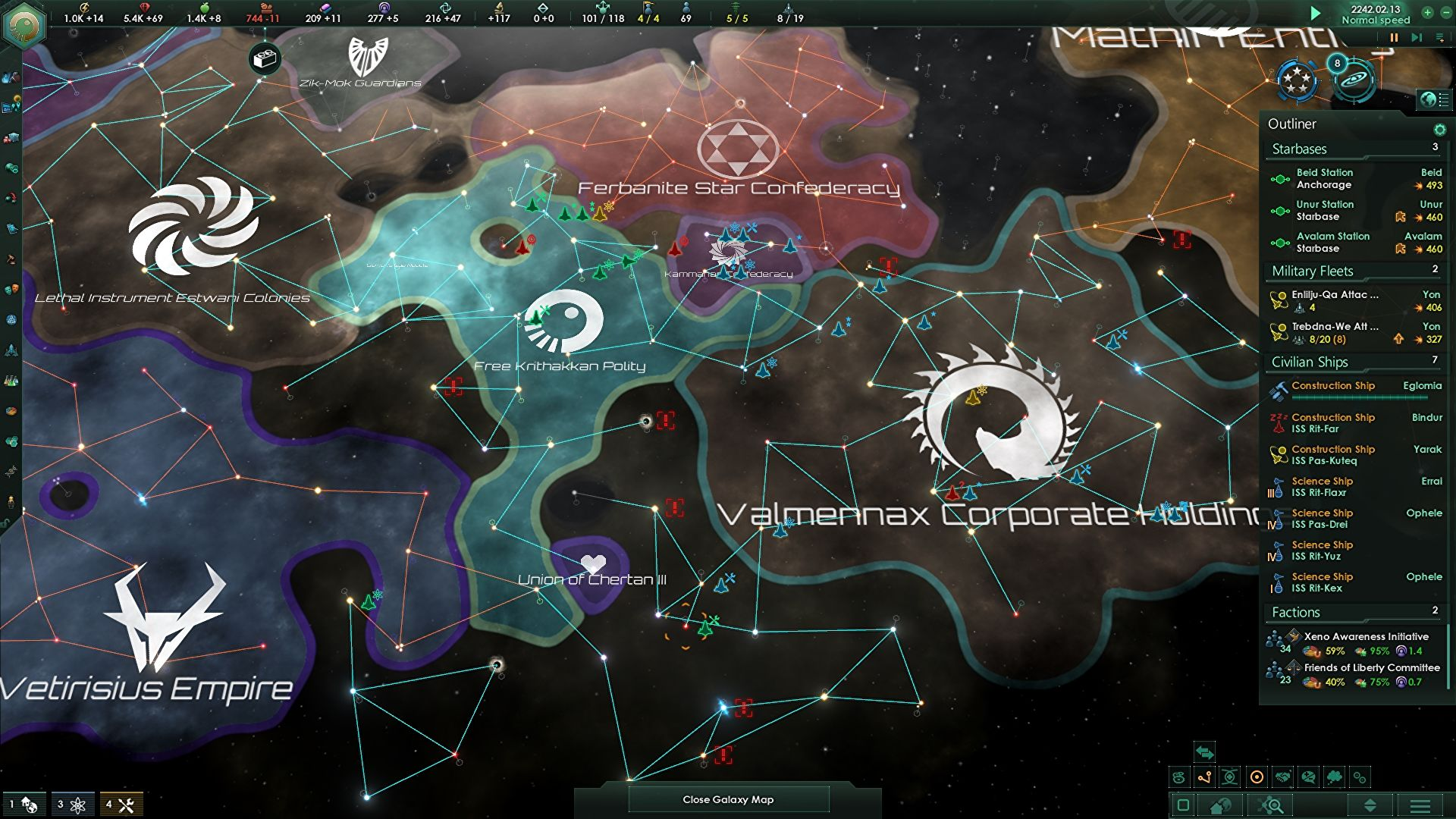Screen dimensions: 1456x819
Task: Pause the game using the pause icon
Action: pos(1395,37)
